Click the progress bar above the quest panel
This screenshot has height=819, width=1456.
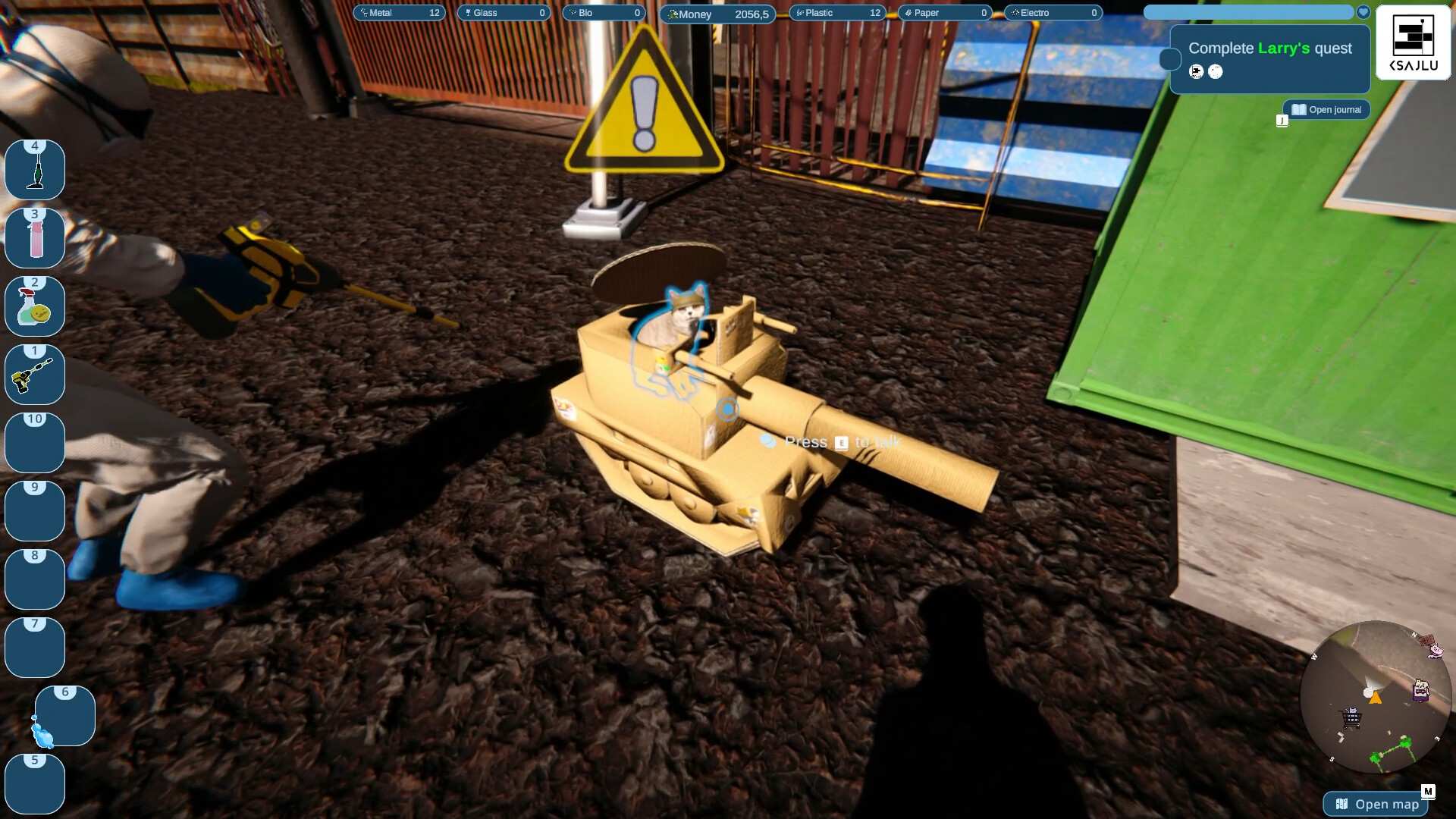tap(1249, 12)
